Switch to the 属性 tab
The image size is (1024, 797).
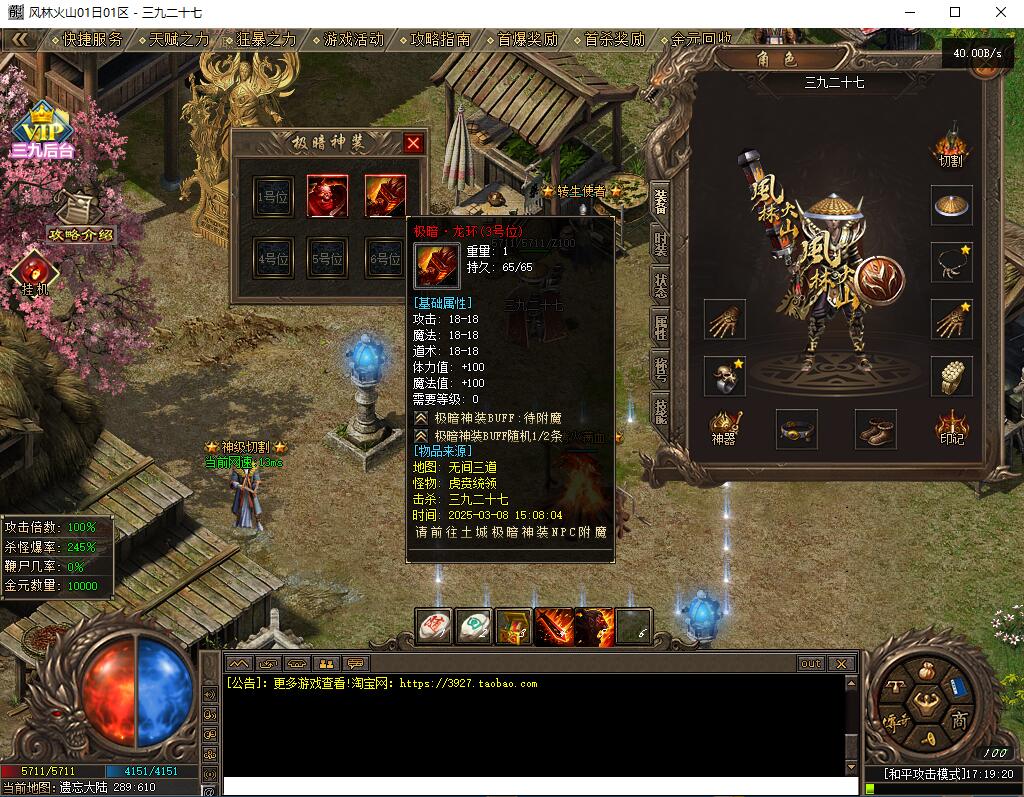pyautogui.click(x=660, y=325)
